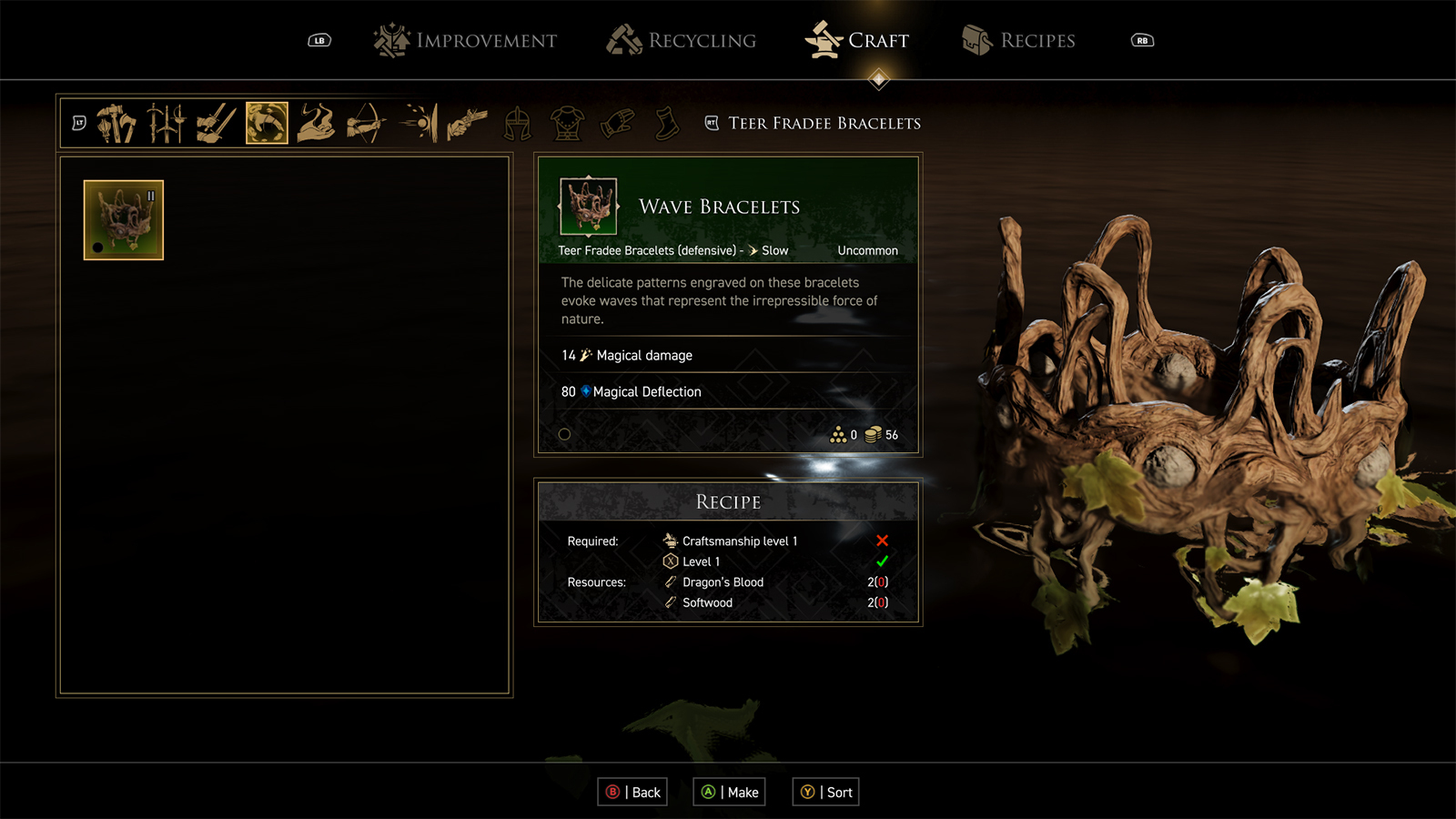Open the boots category icon
Image resolution: width=1456 pixels, height=819 pixels.
point(667,124)
